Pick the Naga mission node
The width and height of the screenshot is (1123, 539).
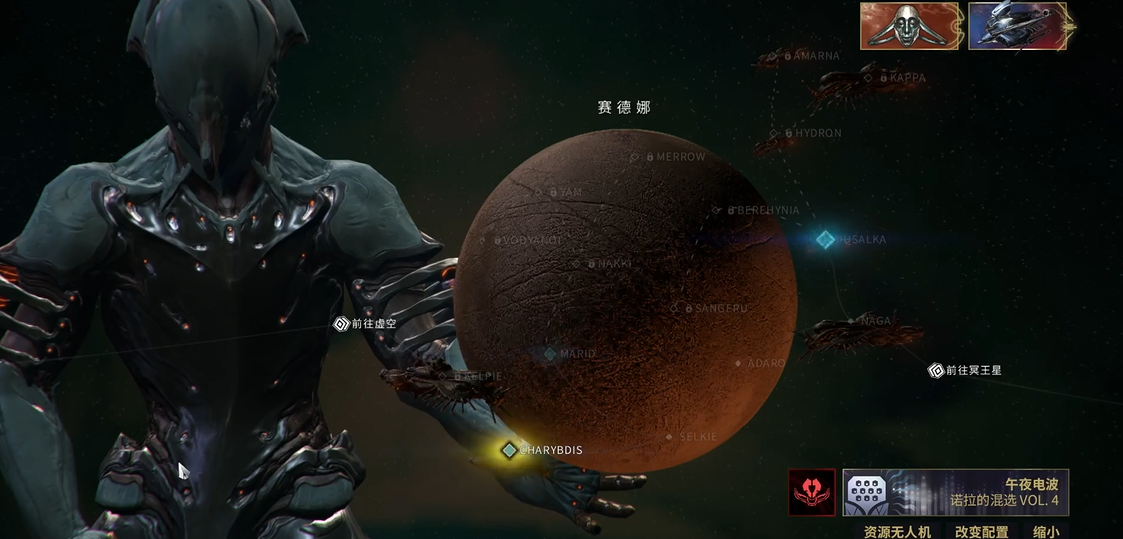coord(852,321)
